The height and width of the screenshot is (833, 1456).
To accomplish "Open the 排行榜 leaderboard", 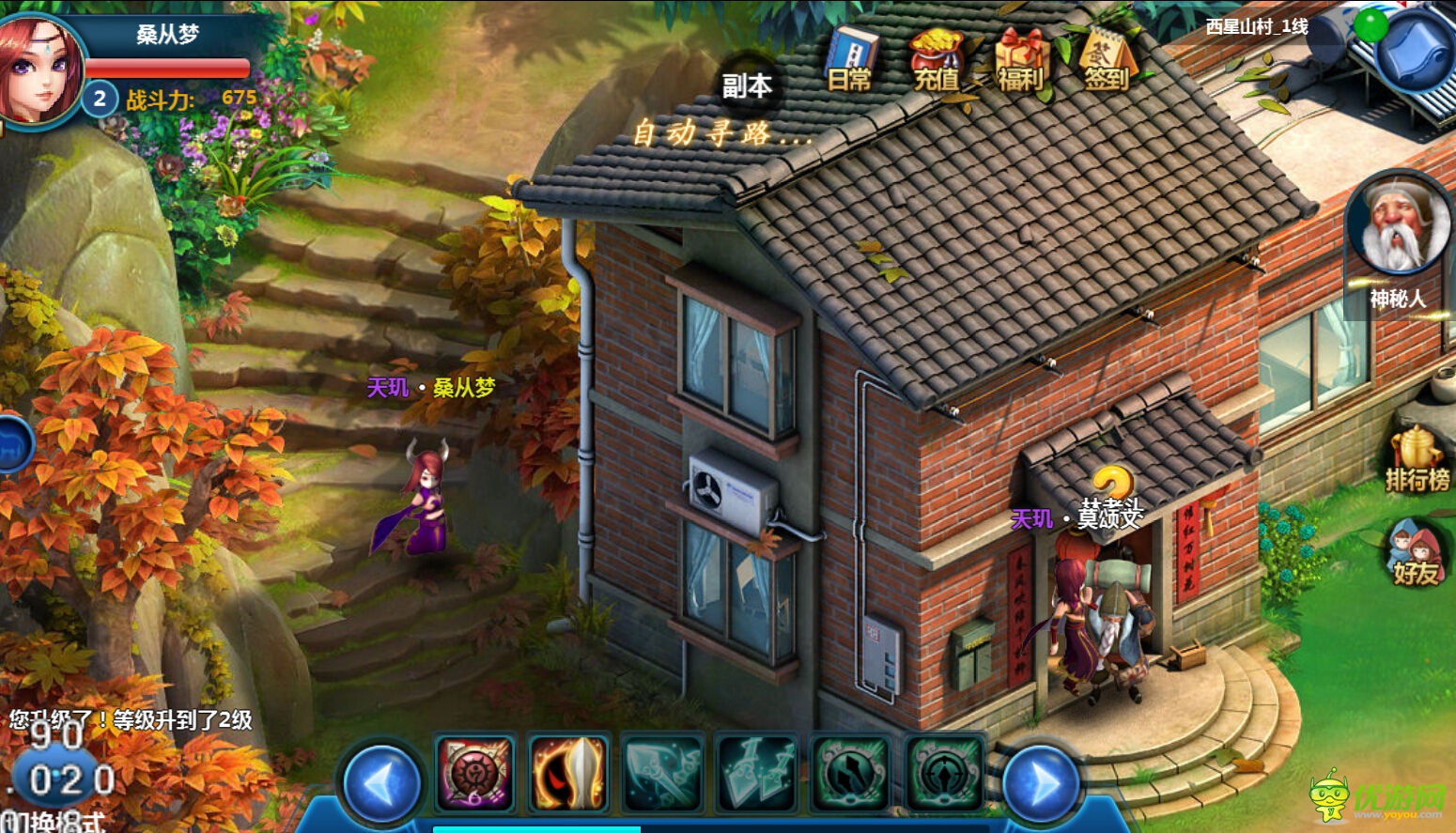I will point(1417,460).
